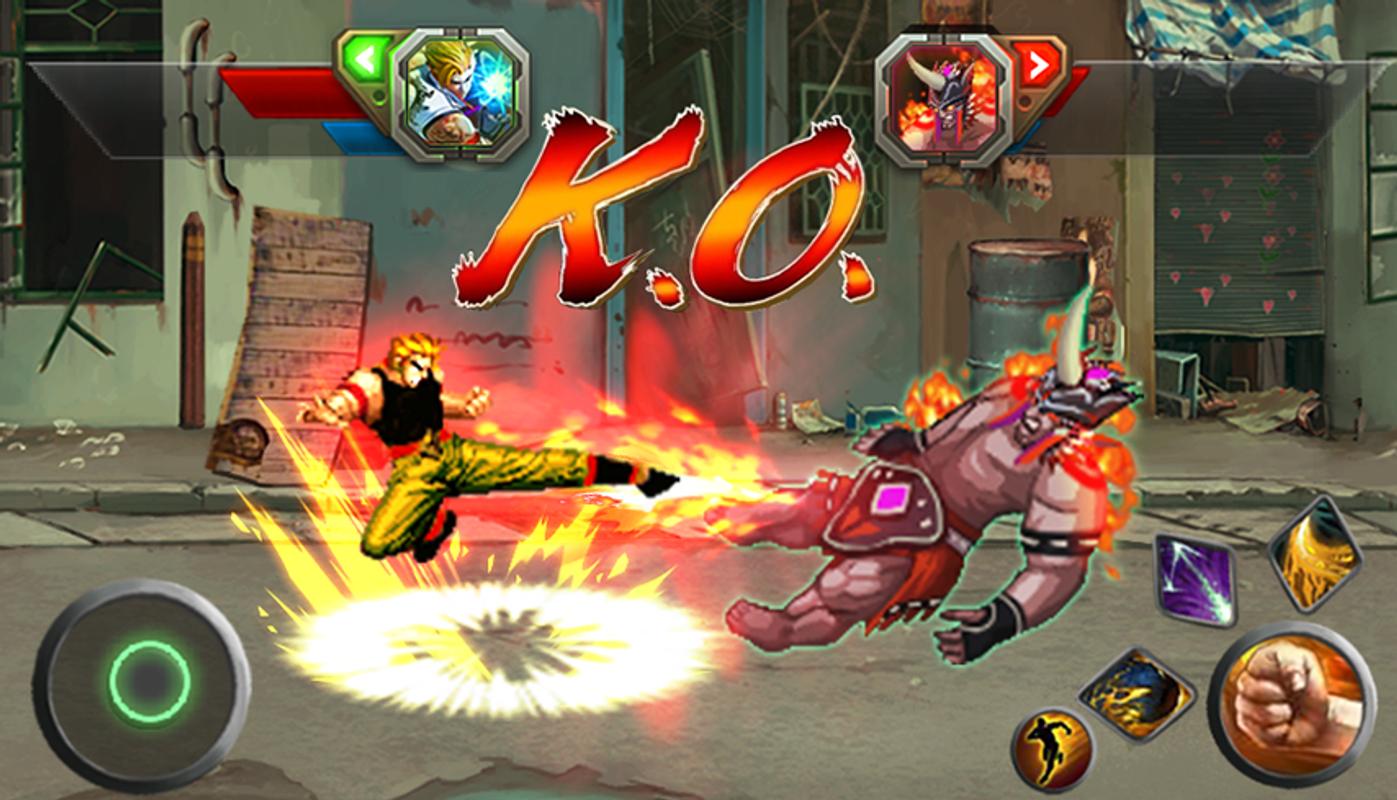Activate the purple slash skill icon

point(1195,580)
